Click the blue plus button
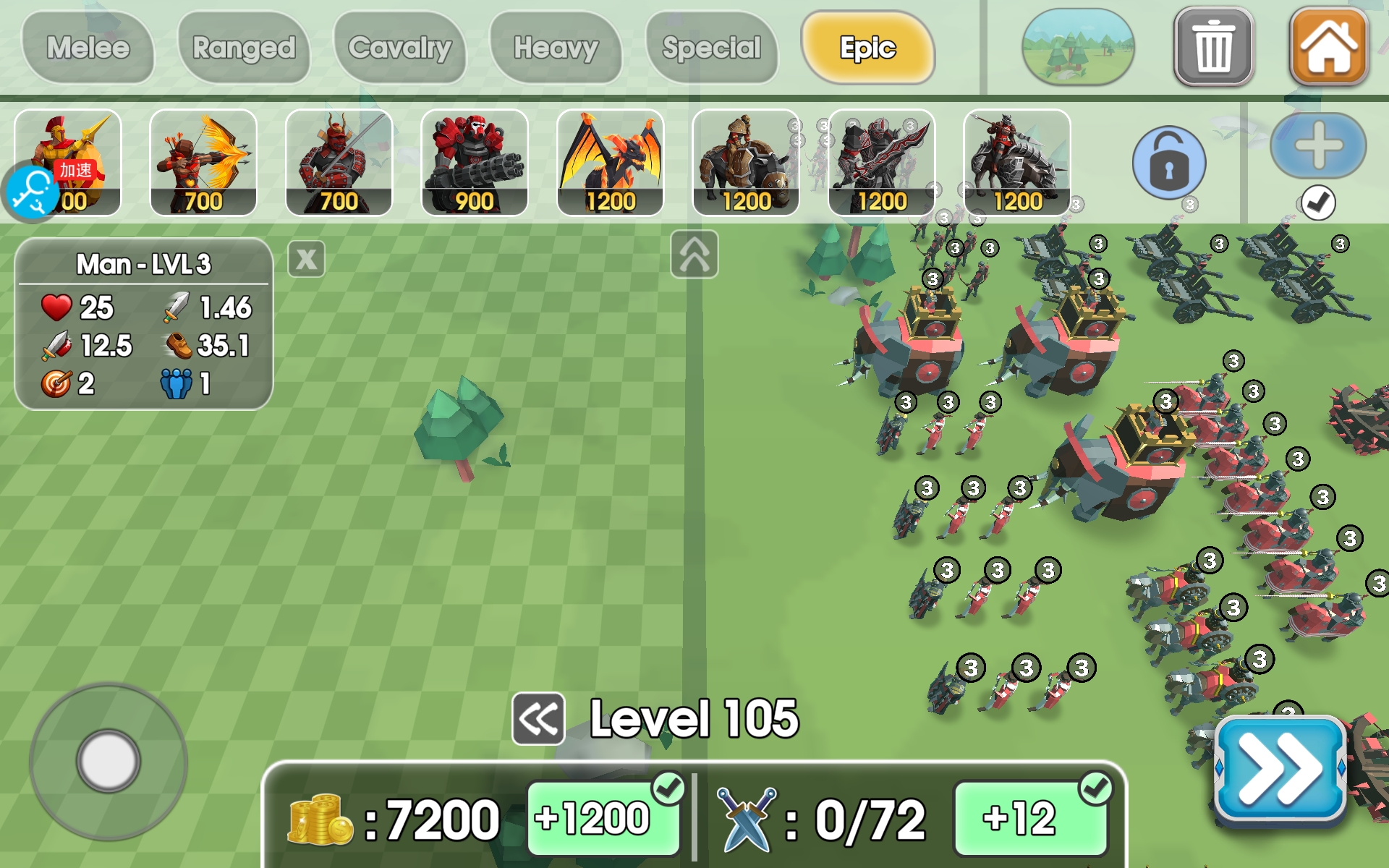Image resolution: width=1389 pixels, height=868 pixels. [x=1318, y=145]
